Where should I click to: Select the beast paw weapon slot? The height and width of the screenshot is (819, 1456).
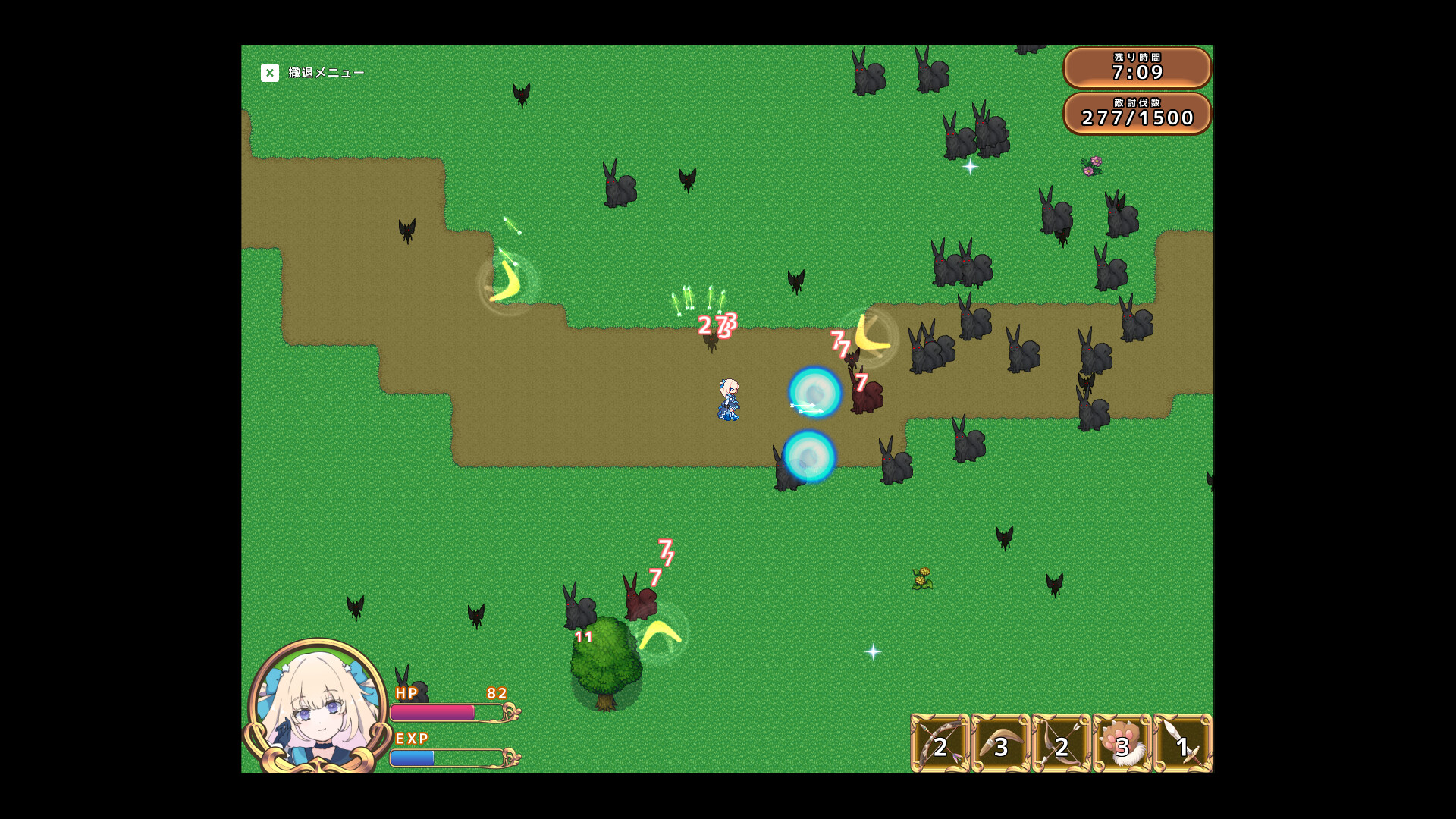[1122, 744]
